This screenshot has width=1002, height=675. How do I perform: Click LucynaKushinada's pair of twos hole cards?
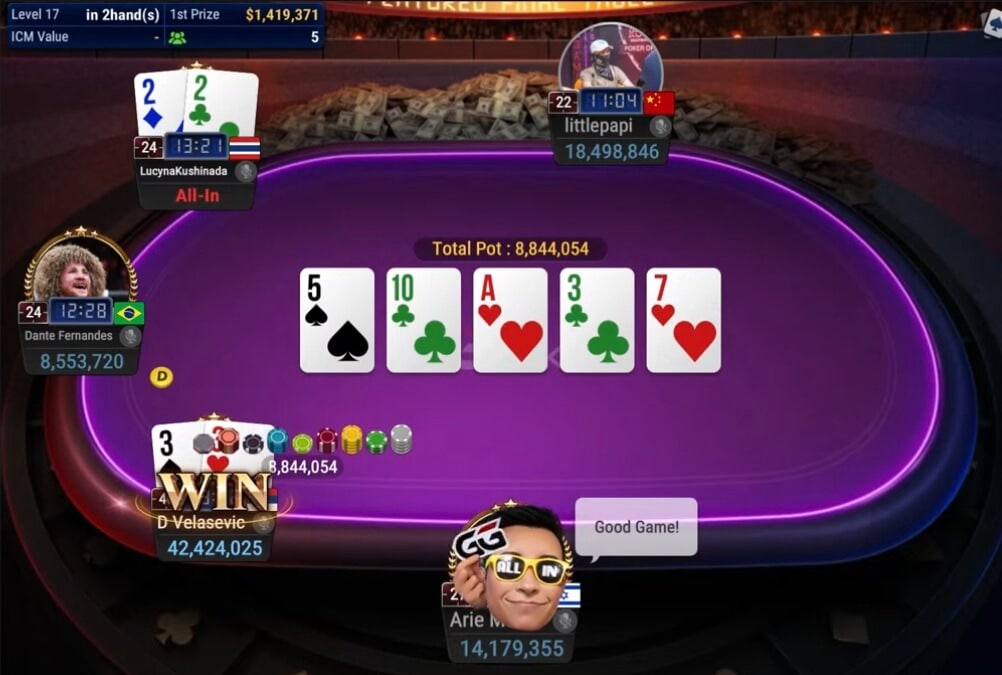[x=196, y=102]
